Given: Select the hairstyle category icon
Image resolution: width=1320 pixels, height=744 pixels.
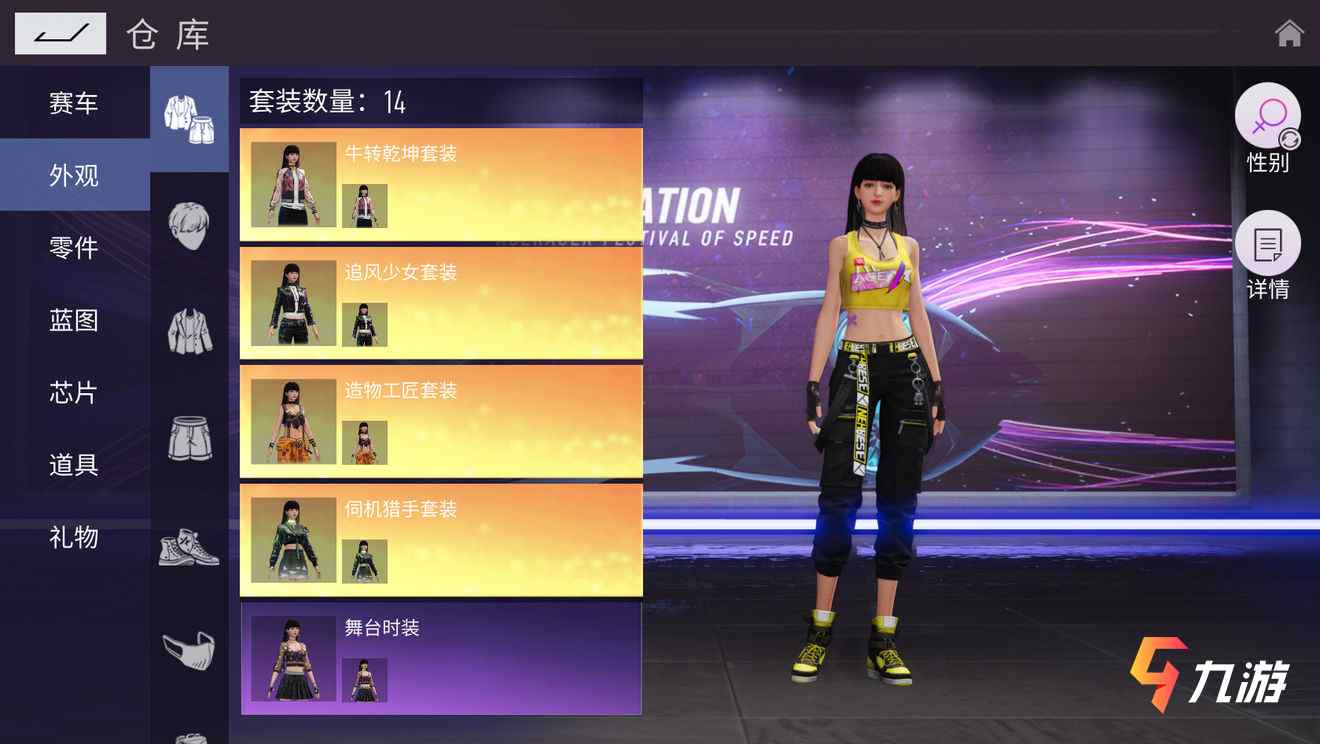Looking at the screenshot, I should (x=190, y=227).
